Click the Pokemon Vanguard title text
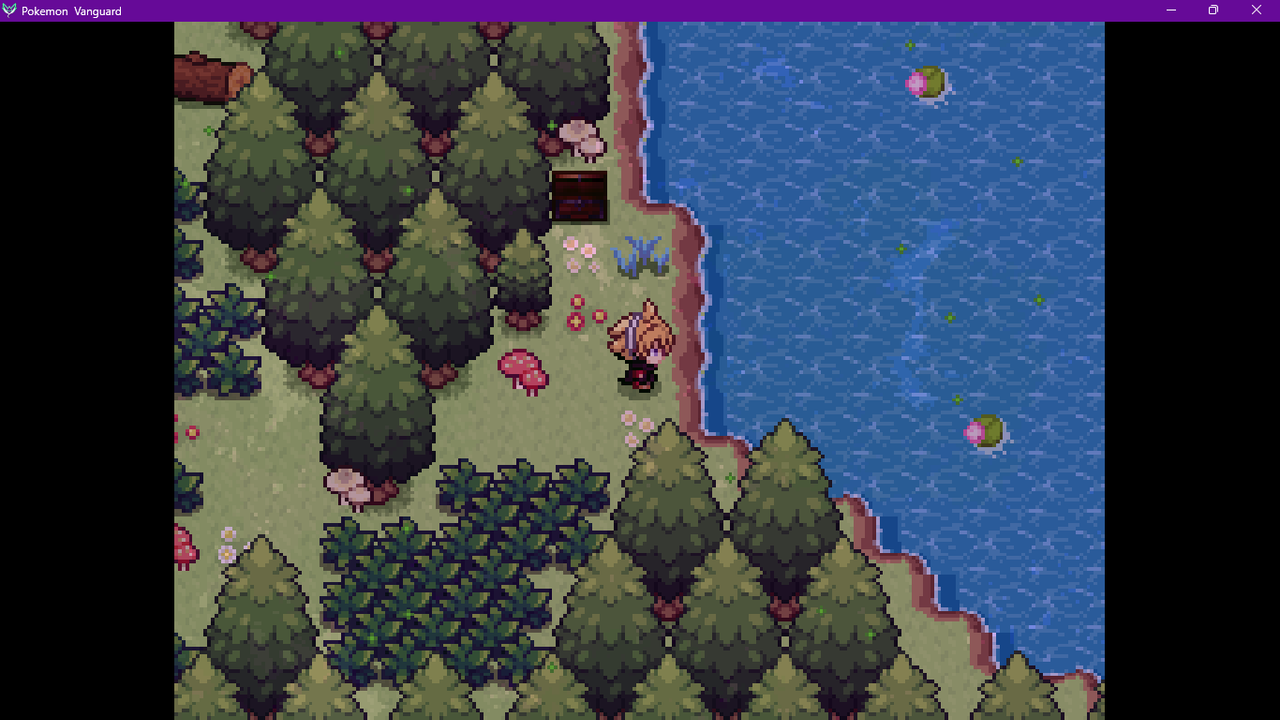This screenshot has width=1280, height=720. [70, 10]
